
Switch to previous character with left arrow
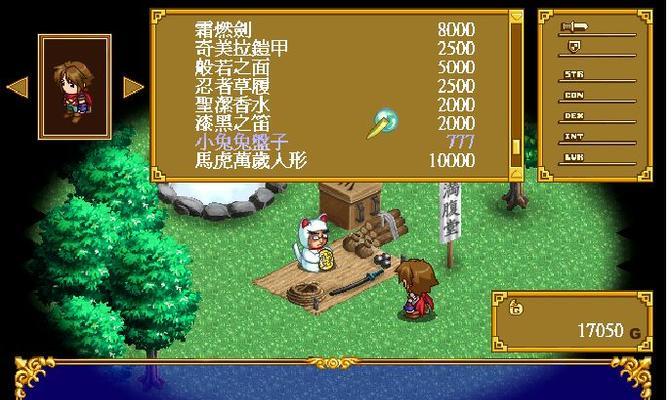pos(17,87)
